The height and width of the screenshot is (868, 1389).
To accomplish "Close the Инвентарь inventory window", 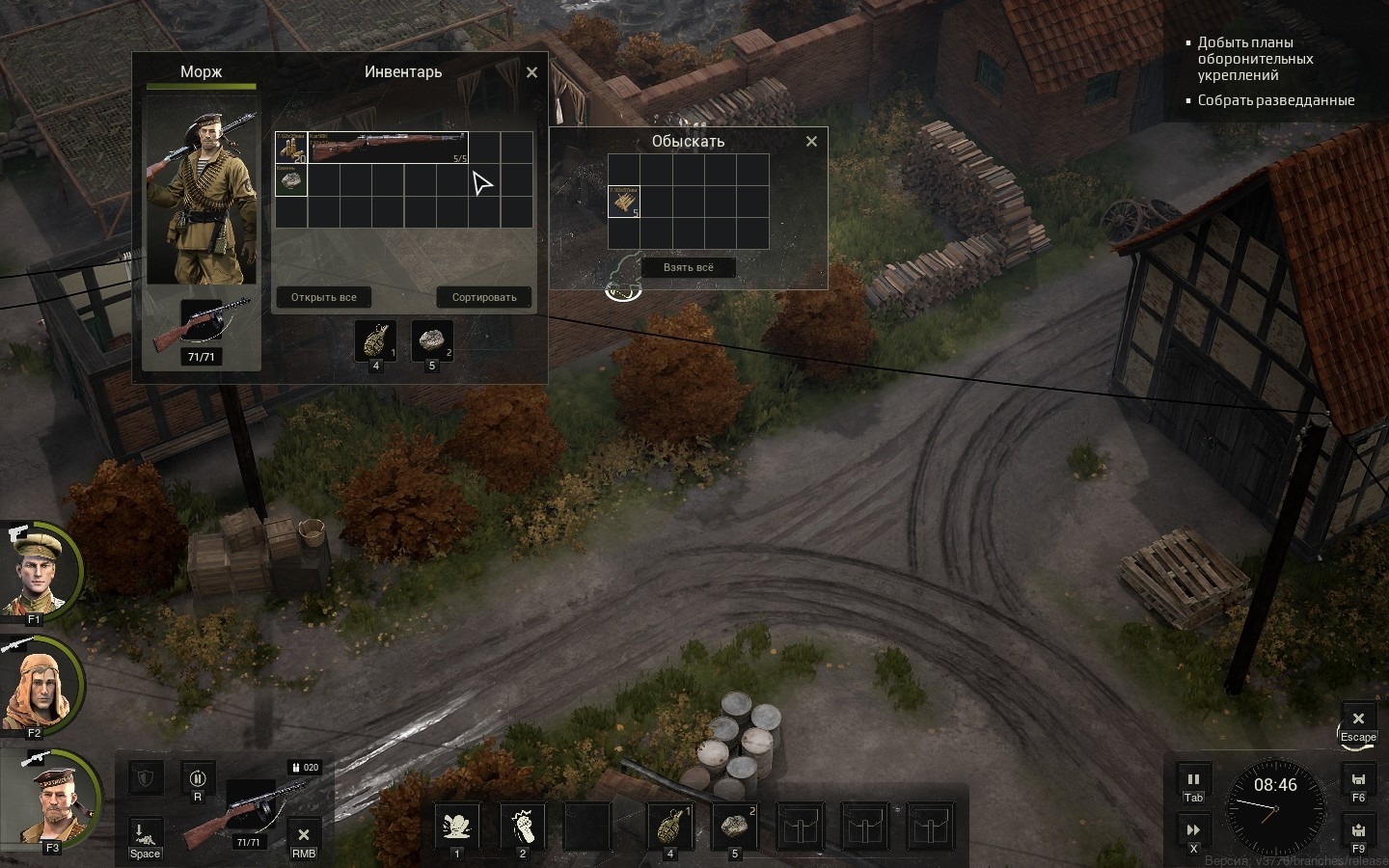I will coord(531,72).
